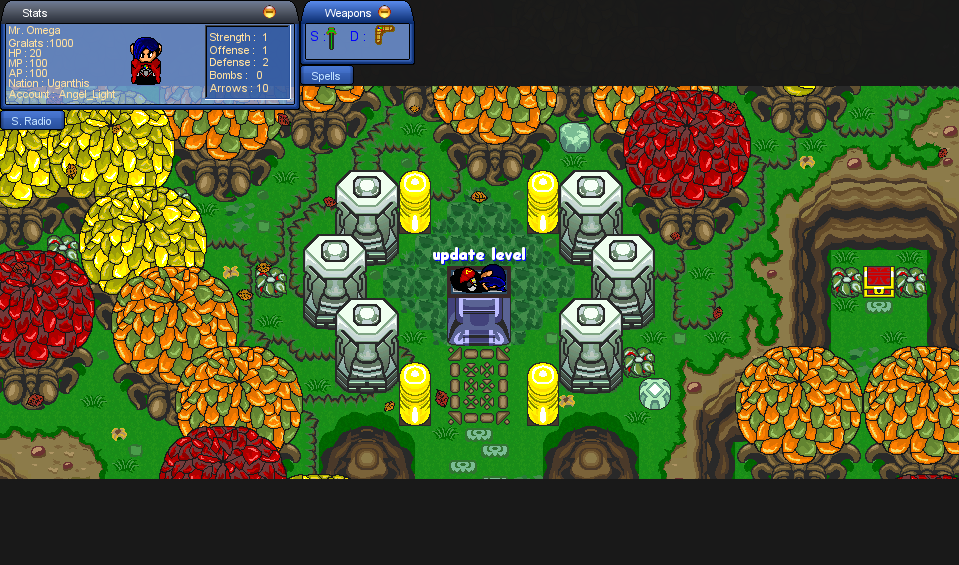This screenshot has height=565, width=959.
Task: Select the S weapon sword icon
Action: tap(330, 38)
